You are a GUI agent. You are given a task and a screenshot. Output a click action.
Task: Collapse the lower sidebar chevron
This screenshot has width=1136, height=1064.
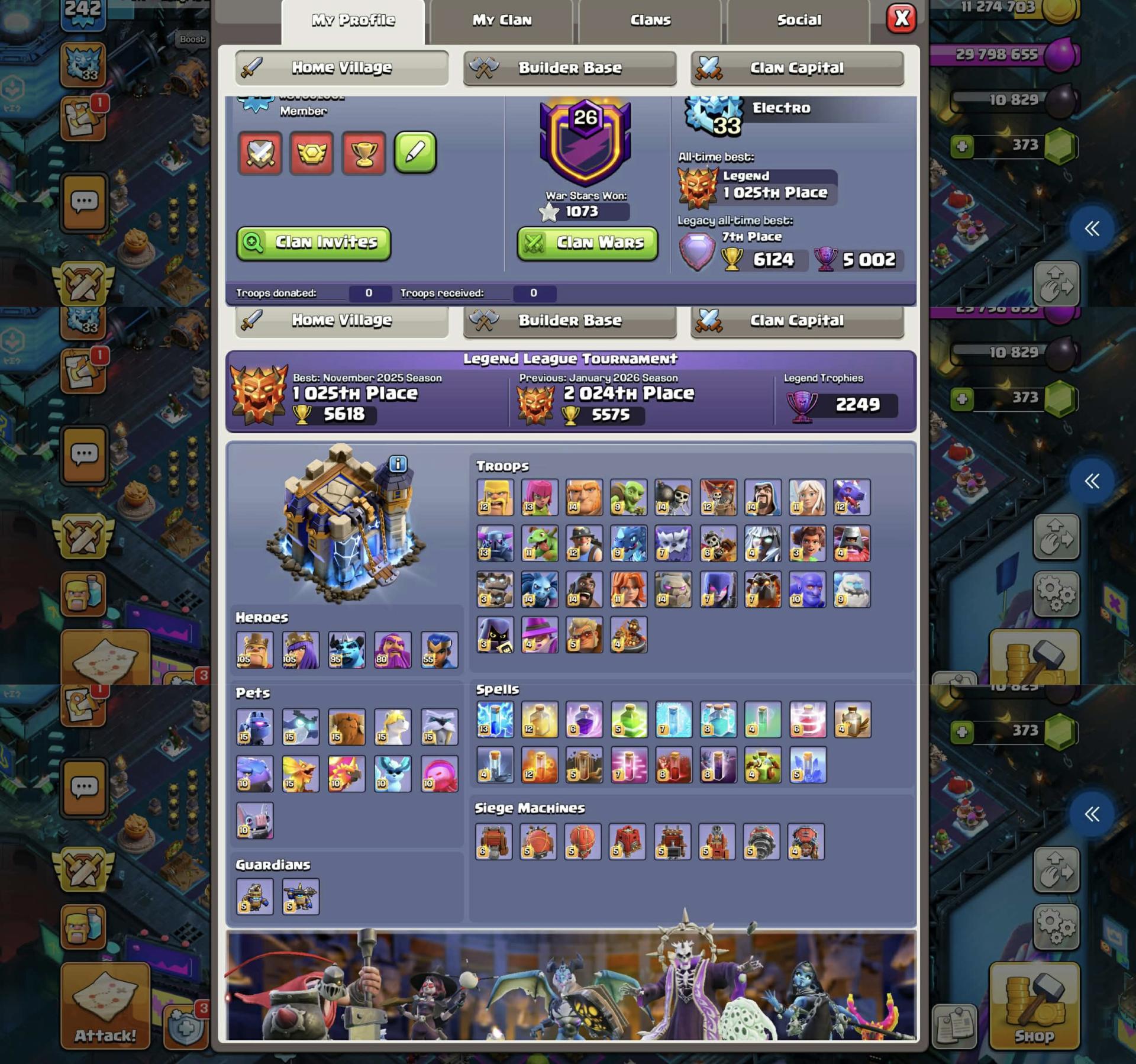(1092, 813)
